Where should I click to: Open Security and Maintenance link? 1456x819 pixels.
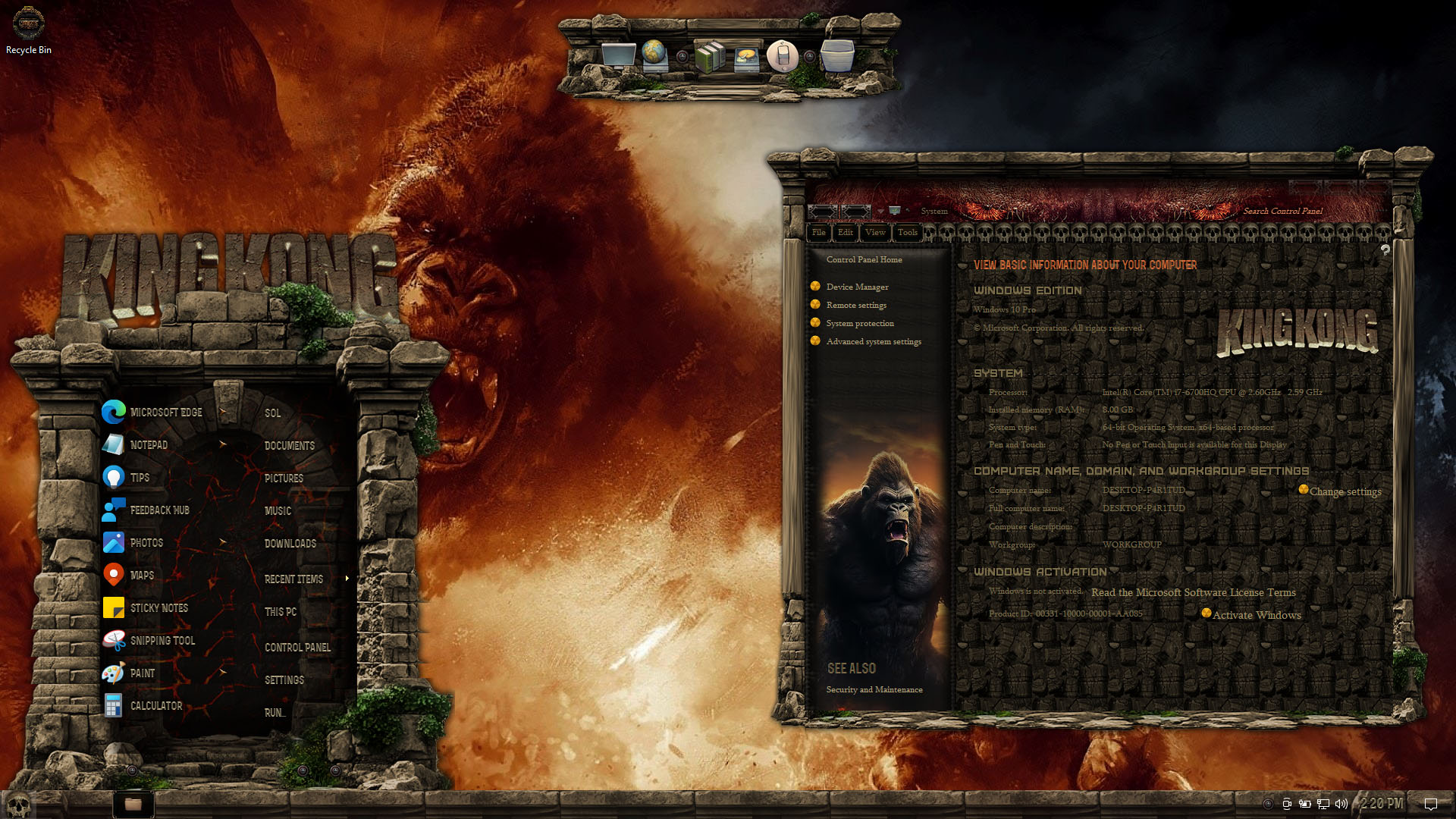tap(874, 690)
